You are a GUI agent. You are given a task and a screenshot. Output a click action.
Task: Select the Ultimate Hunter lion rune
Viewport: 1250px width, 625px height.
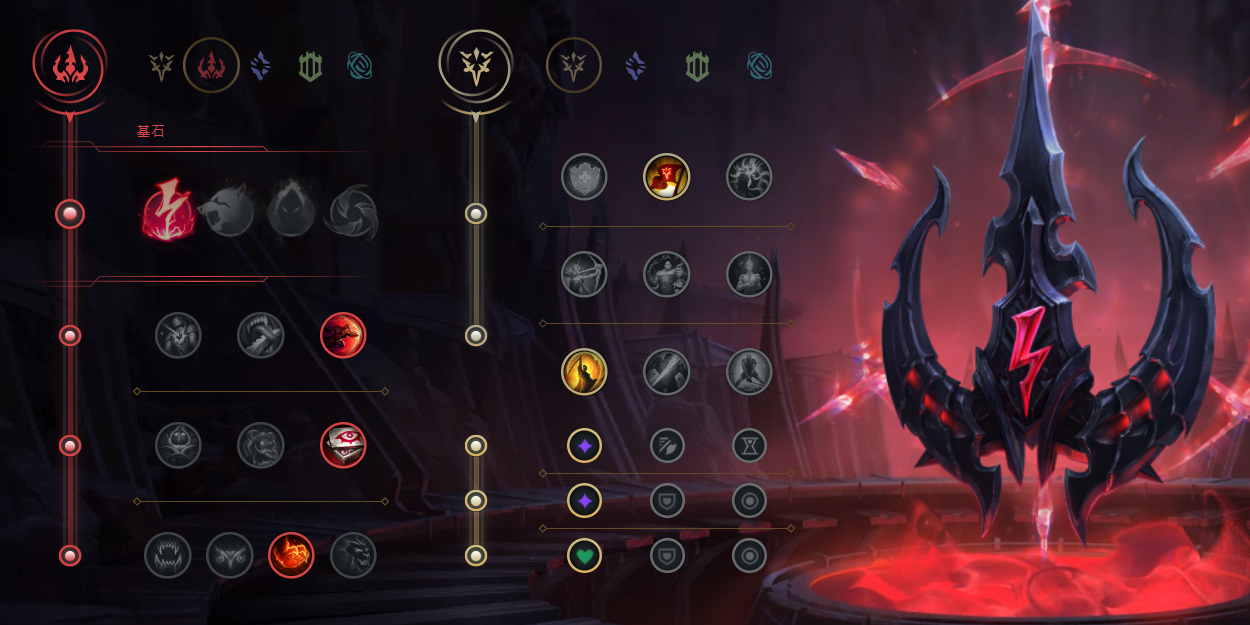(353, 555)
